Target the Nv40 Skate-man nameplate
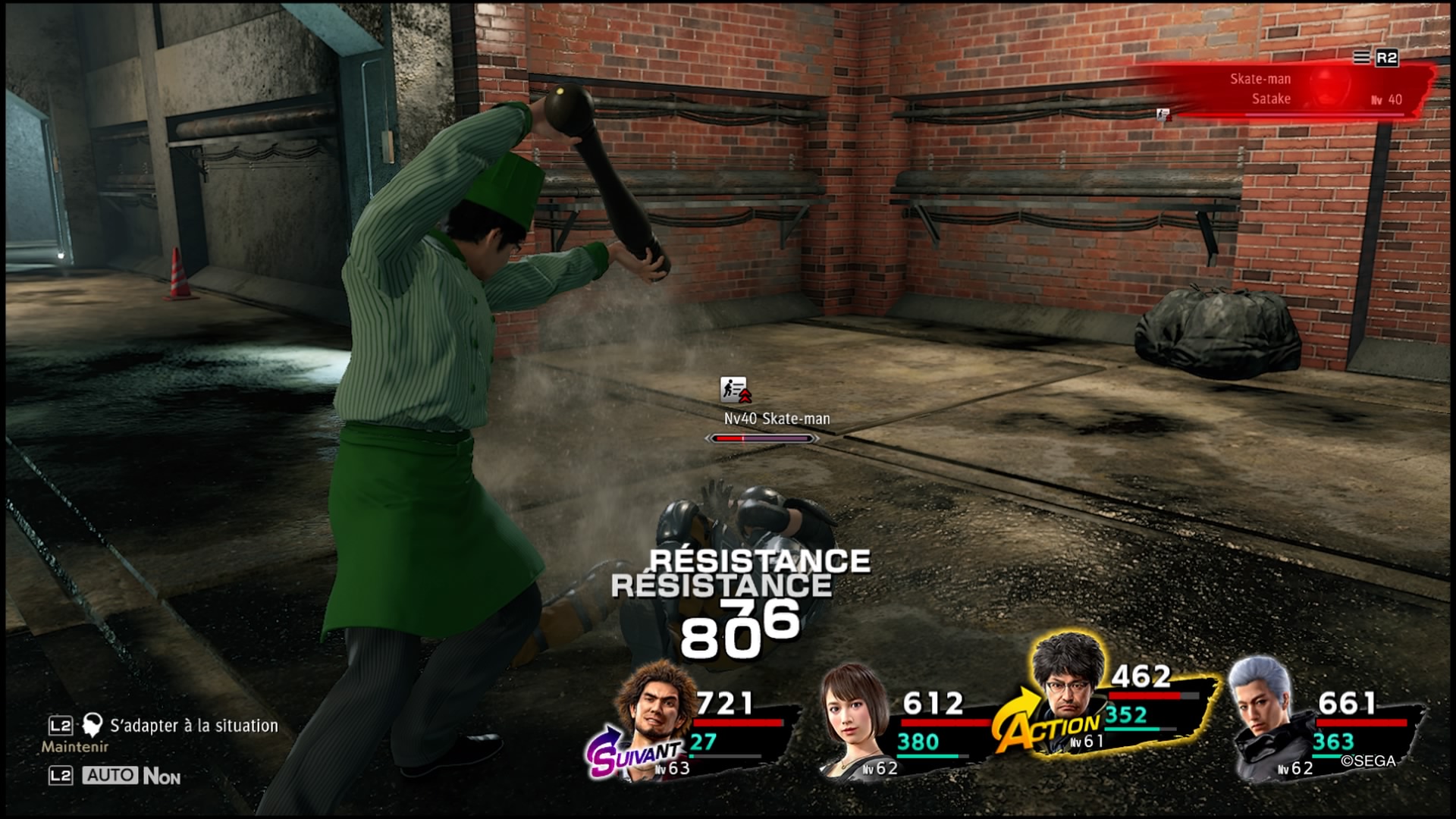The image size is (1456, 819). click(777, 419)
